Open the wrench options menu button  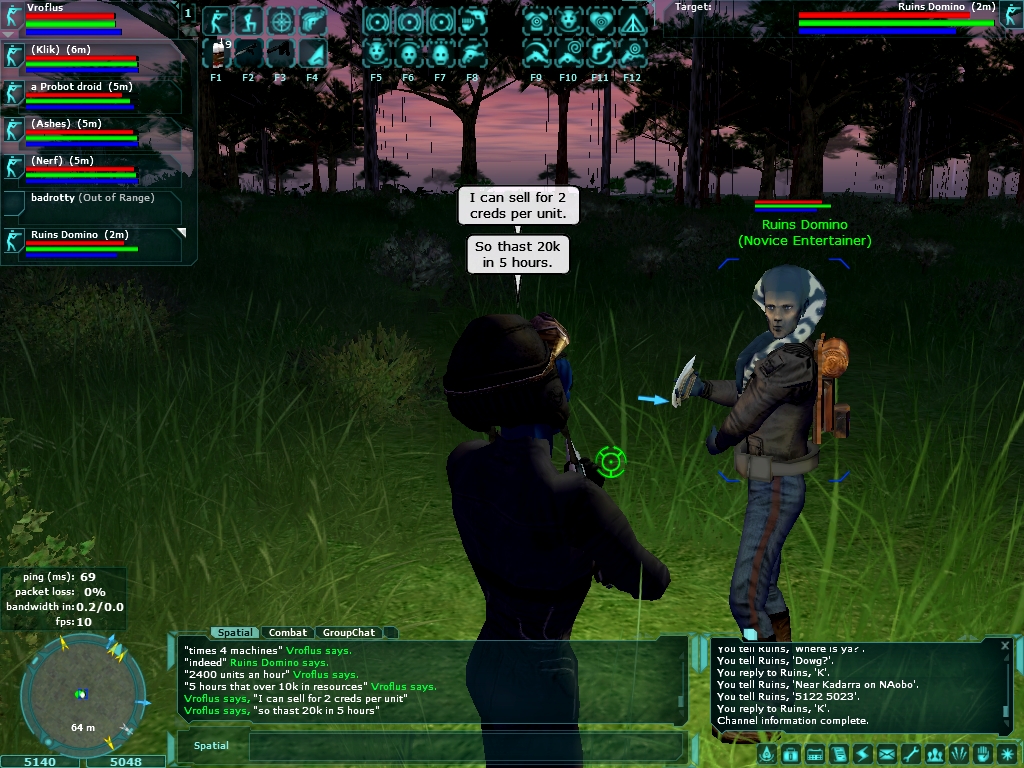pyautogui.click(x=910, y=754)
